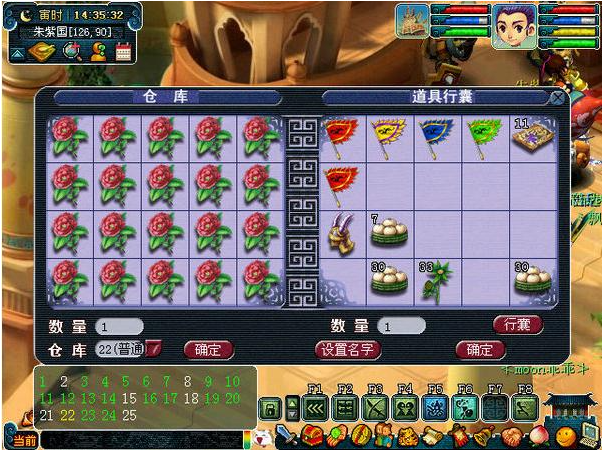The image size is (602, 450).
Task: Open the smiley face emoticon icon
Action: coord(565,436)
